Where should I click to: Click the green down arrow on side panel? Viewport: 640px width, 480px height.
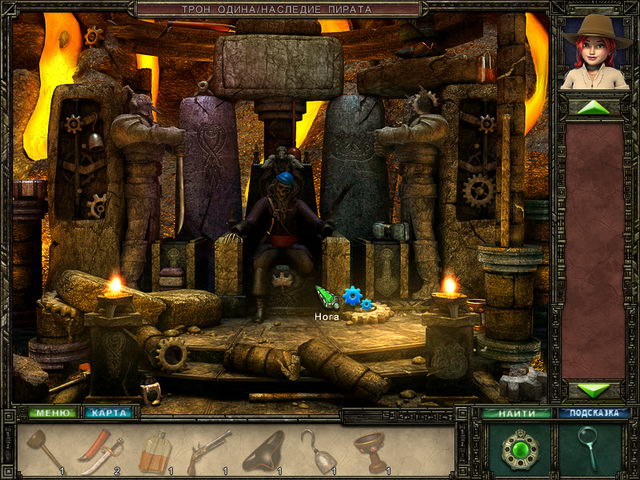594,389
